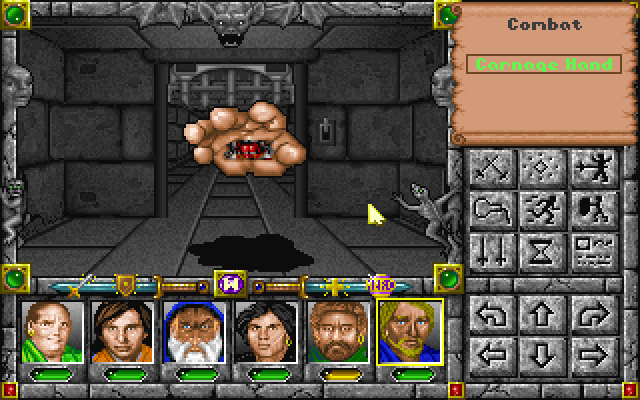Viewport: 640px width, 400px height.
Task: Open fight options with the two downward swords icon
Action: click(x=492, y=248)
